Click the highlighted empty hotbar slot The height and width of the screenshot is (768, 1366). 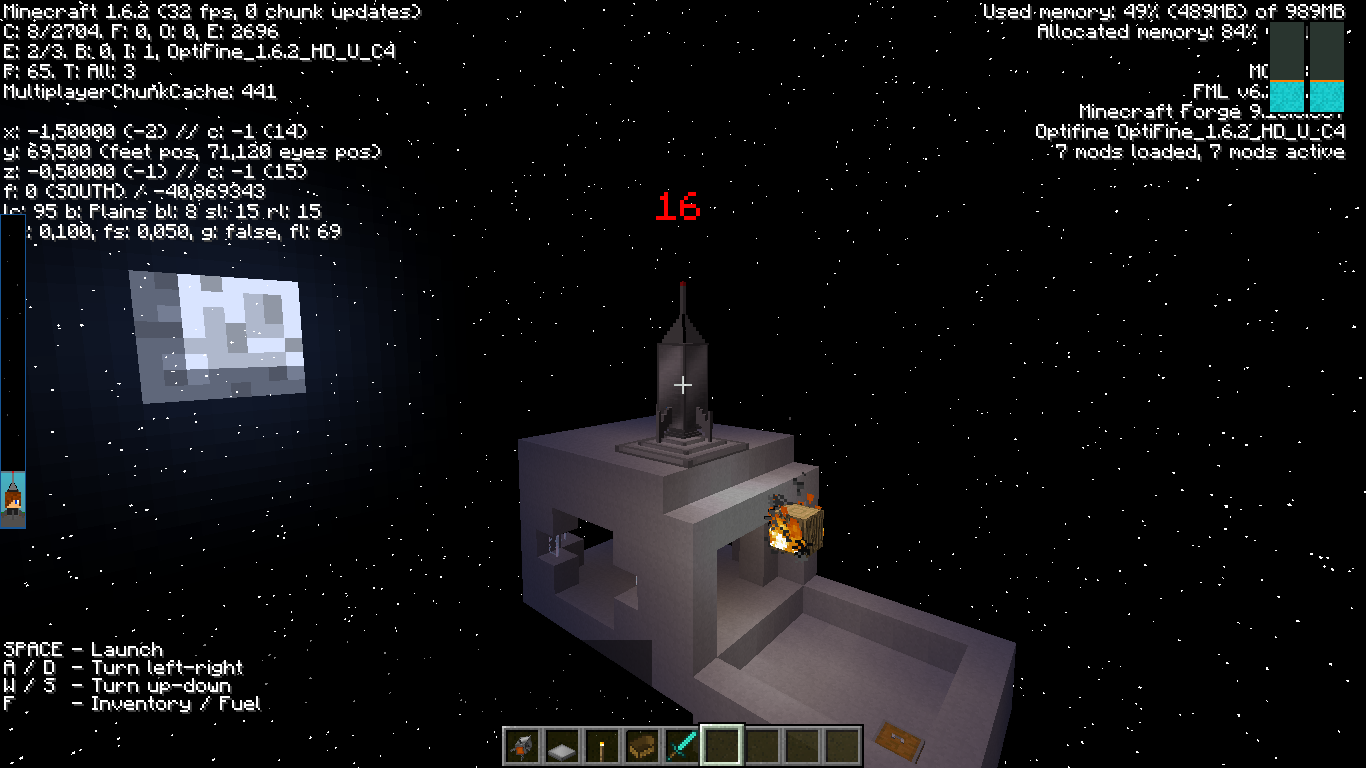click(x=722, y=746)
